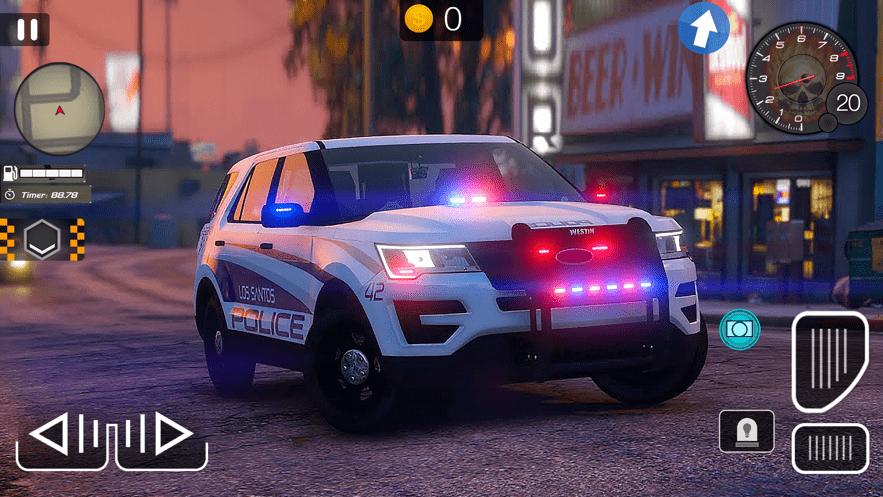
Task: Steer left with the left arrow
Action: 62,437
